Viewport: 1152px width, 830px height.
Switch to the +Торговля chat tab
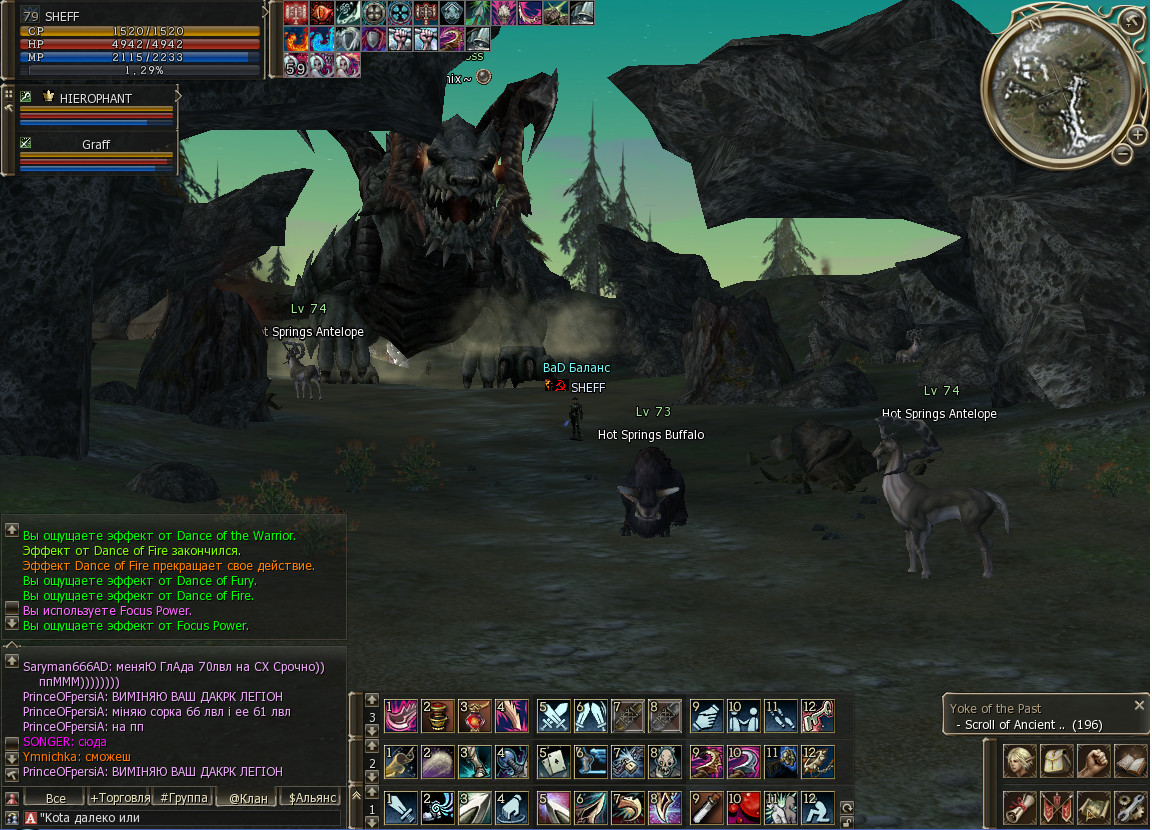click(x=120, y=797)
